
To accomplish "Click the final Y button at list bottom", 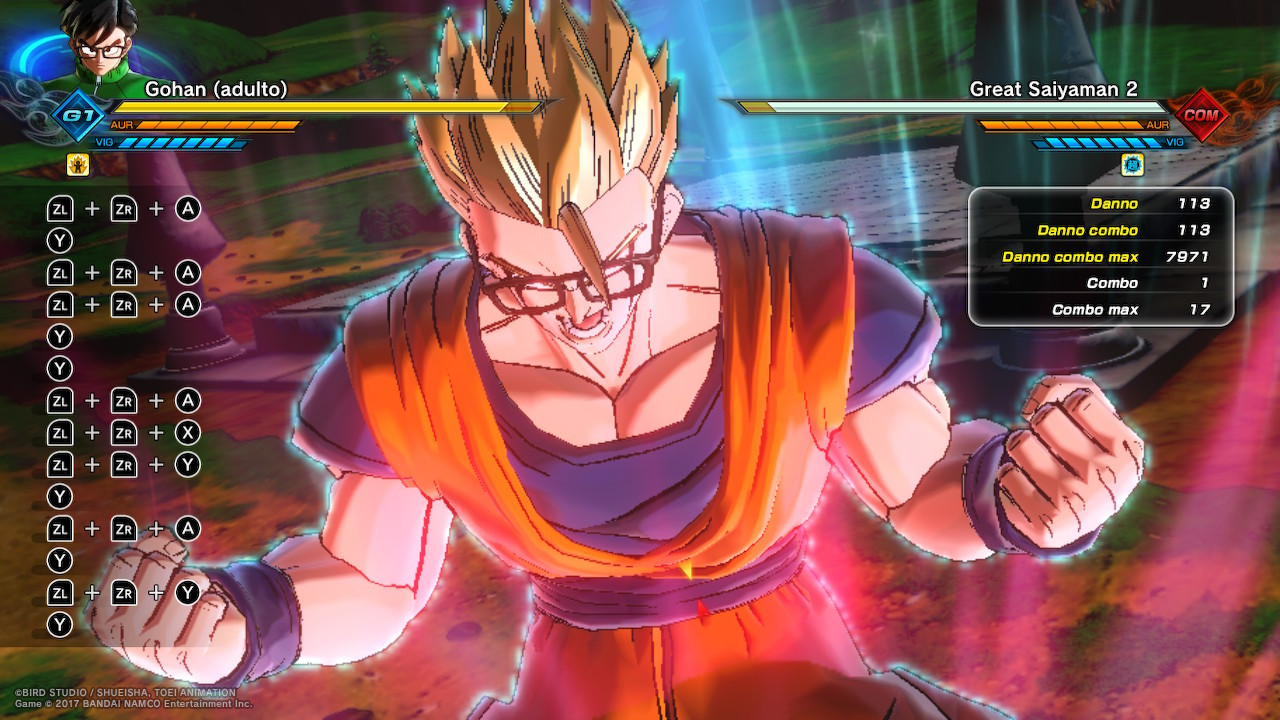I will tap(60, 624).
